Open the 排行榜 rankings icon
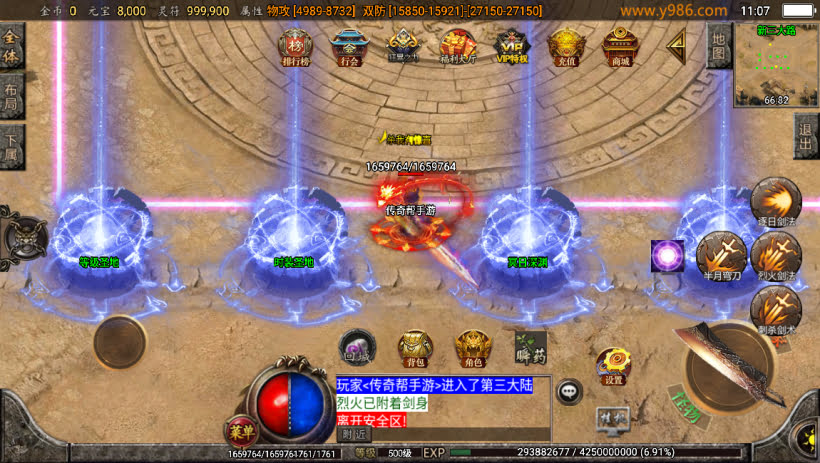This screenshot has width=820, height=463. (295, 46)
